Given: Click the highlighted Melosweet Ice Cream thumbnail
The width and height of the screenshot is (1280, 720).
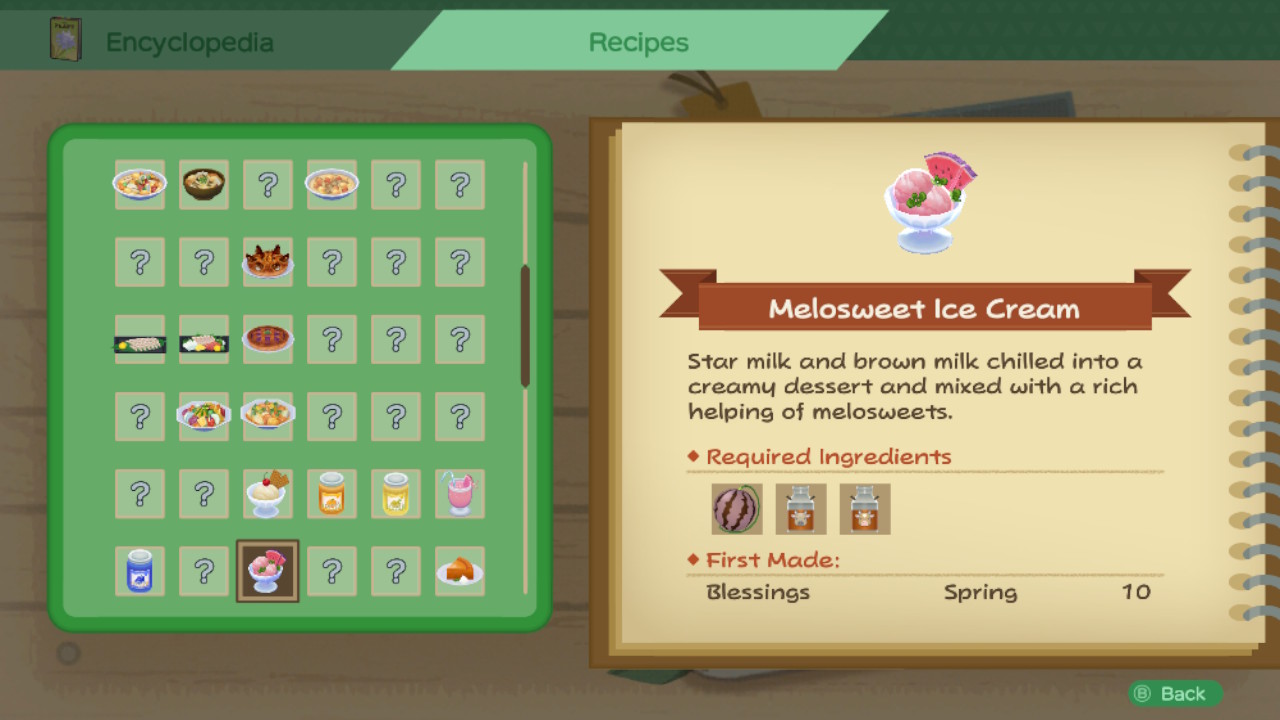Looking at the screenshot, I should click(268, 571).
